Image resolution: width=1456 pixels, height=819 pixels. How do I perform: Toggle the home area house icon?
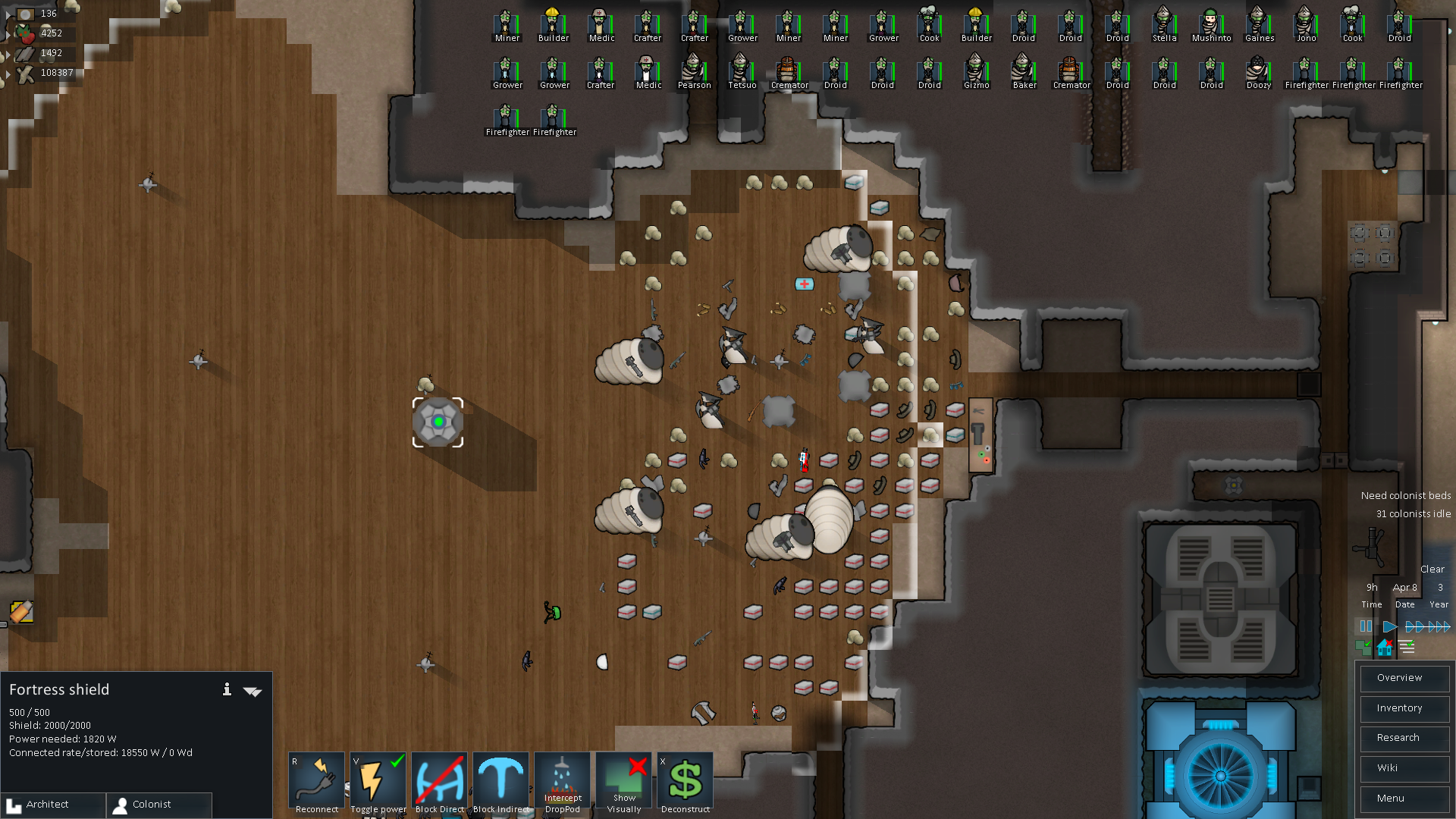point(1385,647)
